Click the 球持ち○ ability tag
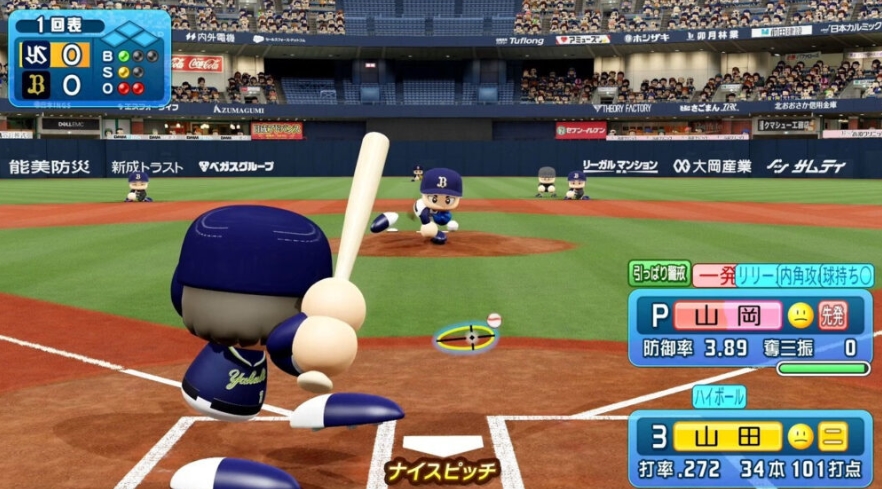The image size is (882, 489). [846, 276]
